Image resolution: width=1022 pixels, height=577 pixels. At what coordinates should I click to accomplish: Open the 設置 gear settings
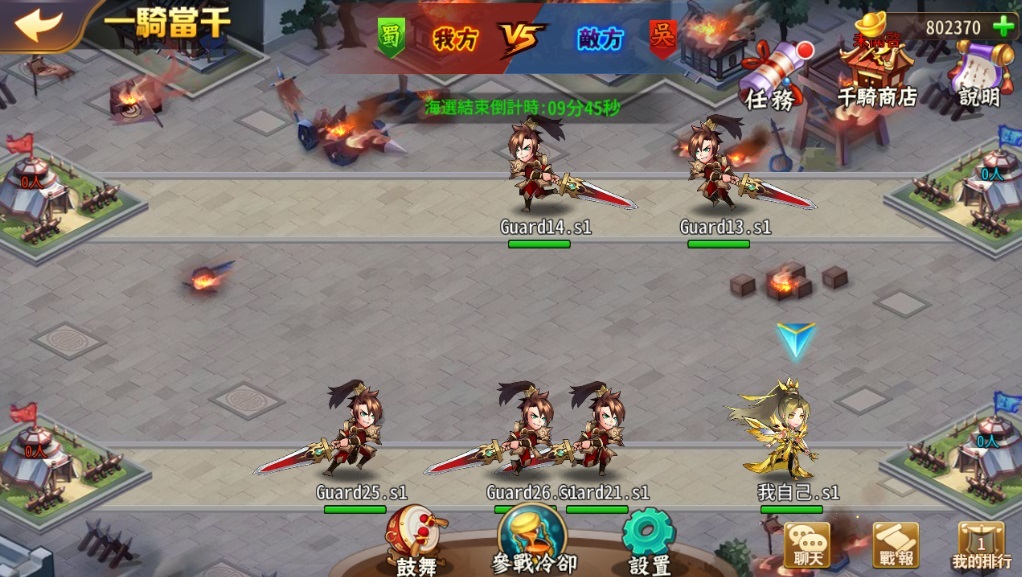[x=649, y=538]
